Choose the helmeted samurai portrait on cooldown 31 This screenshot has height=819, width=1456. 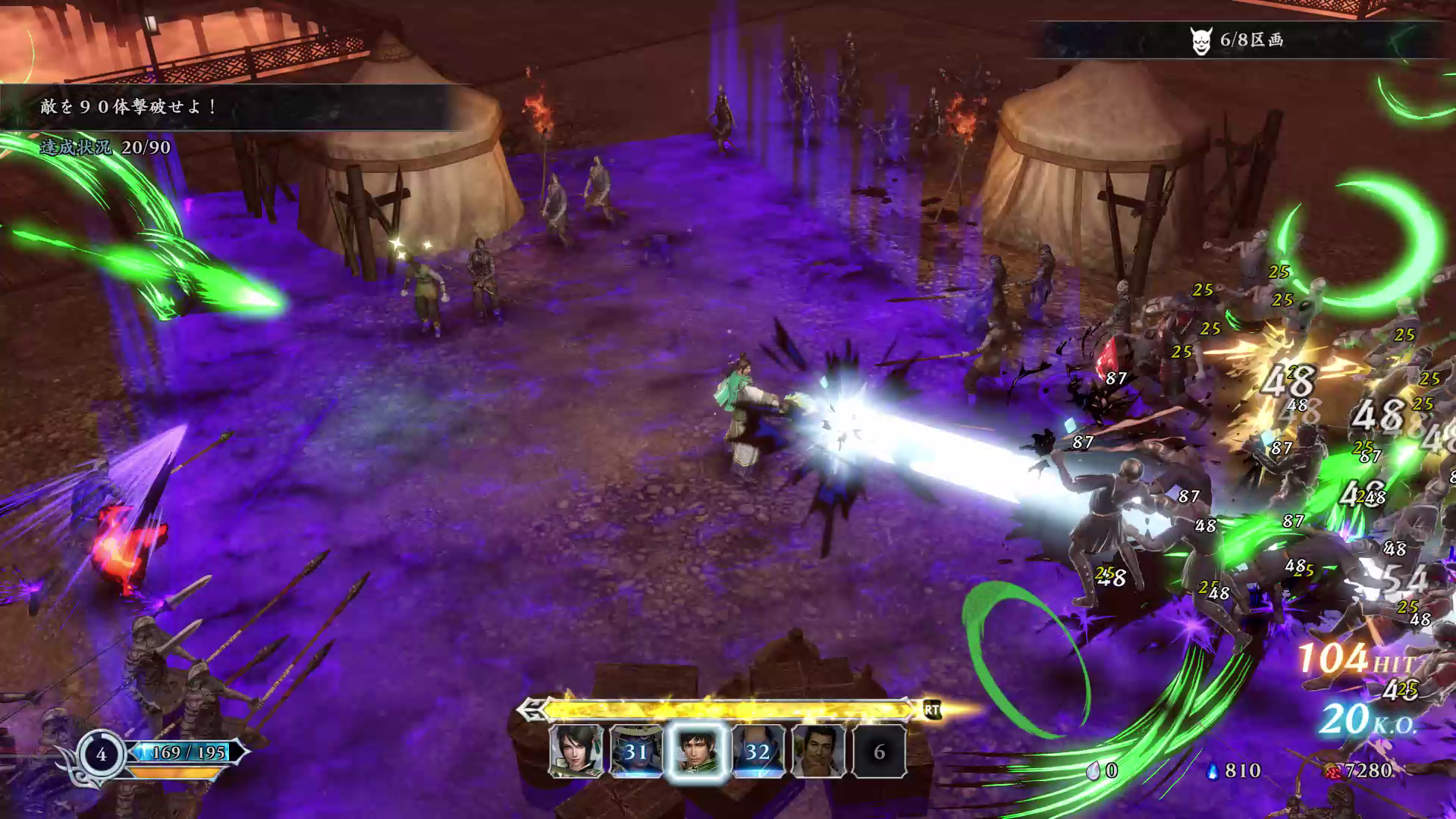(636, 751)
